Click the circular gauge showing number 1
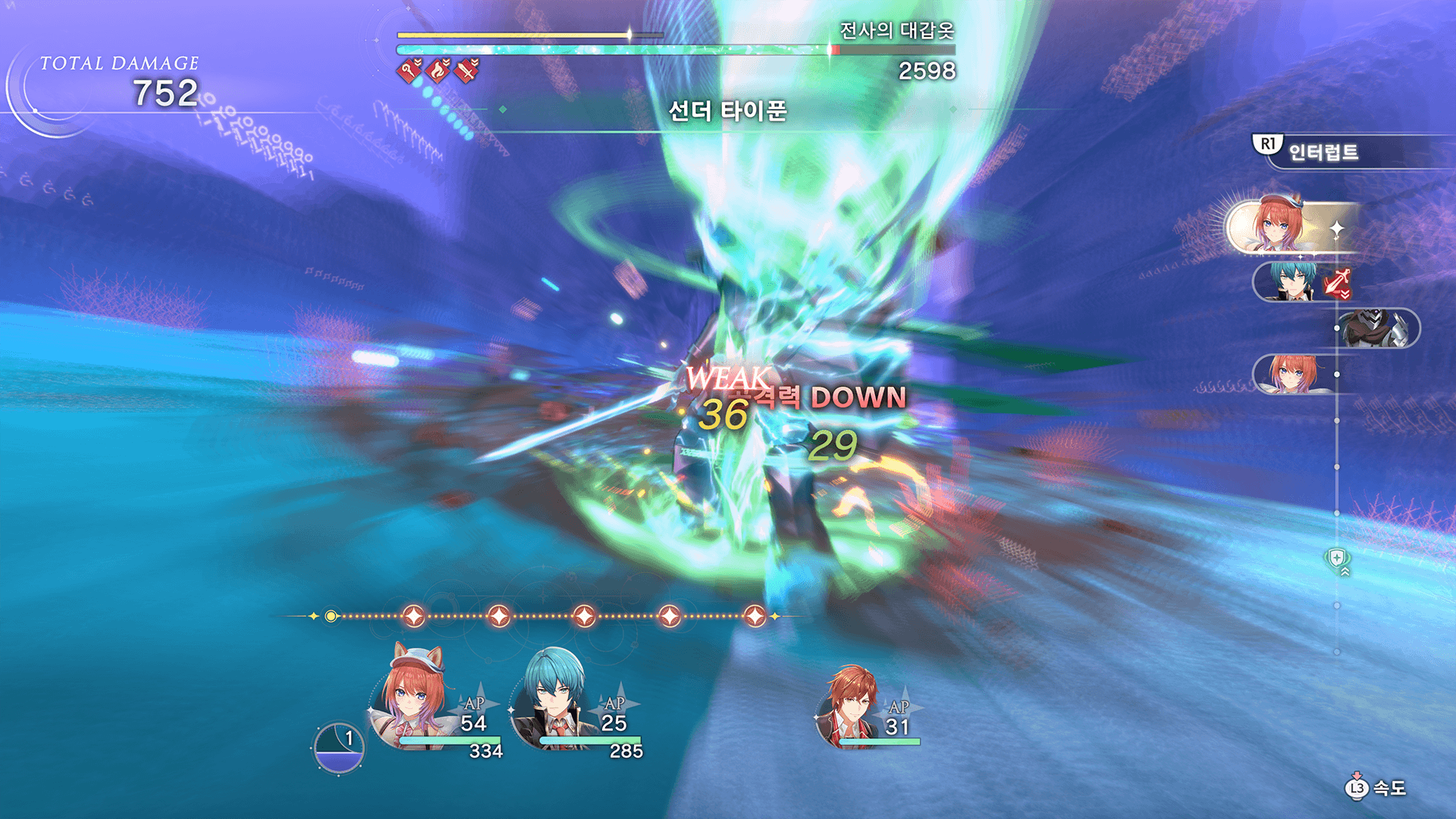Screen dimensions: 1456x819 (x=339, y=748)
